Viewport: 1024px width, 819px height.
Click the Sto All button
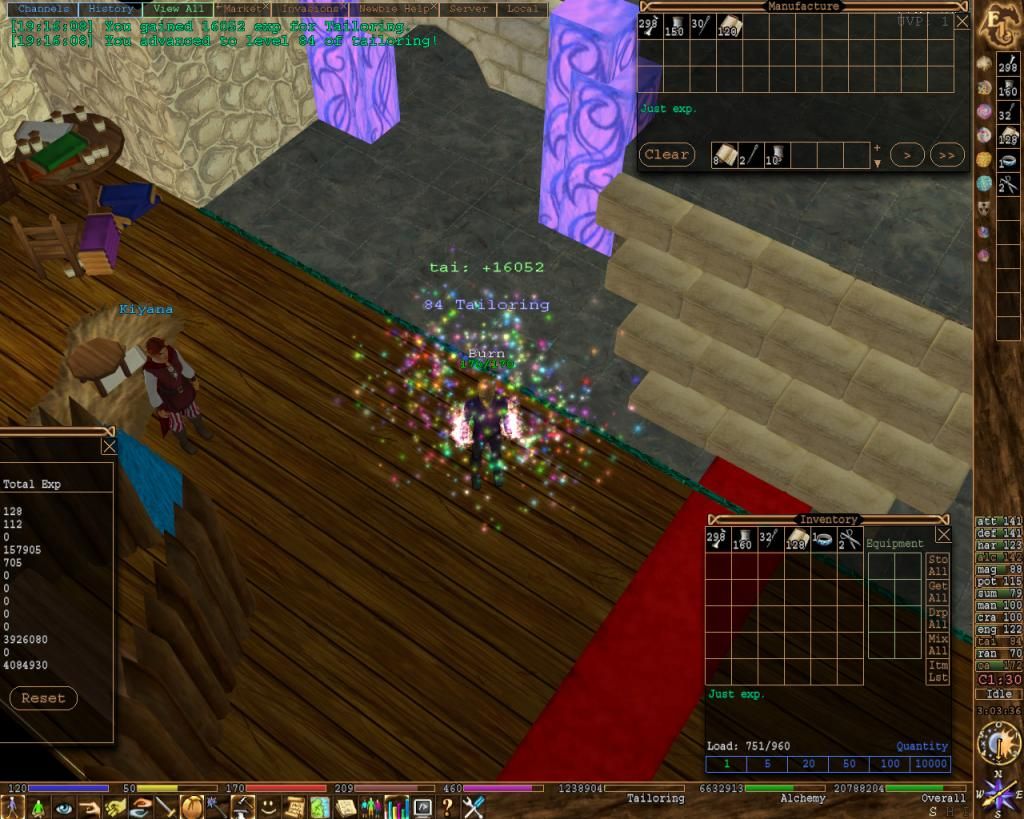pos(938,566)
